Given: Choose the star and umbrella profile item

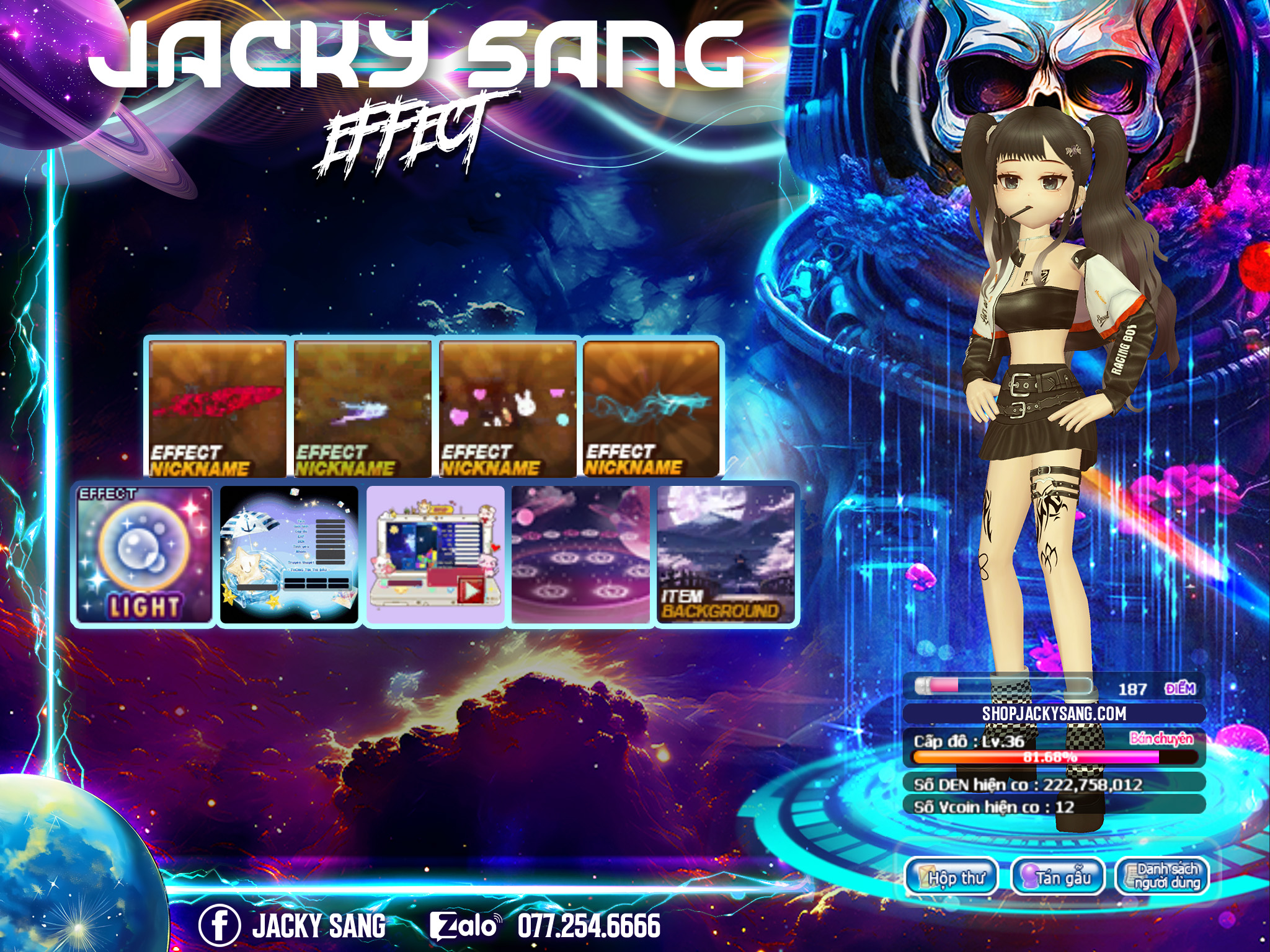Looking at the screenshot, I should click(290, 555).
